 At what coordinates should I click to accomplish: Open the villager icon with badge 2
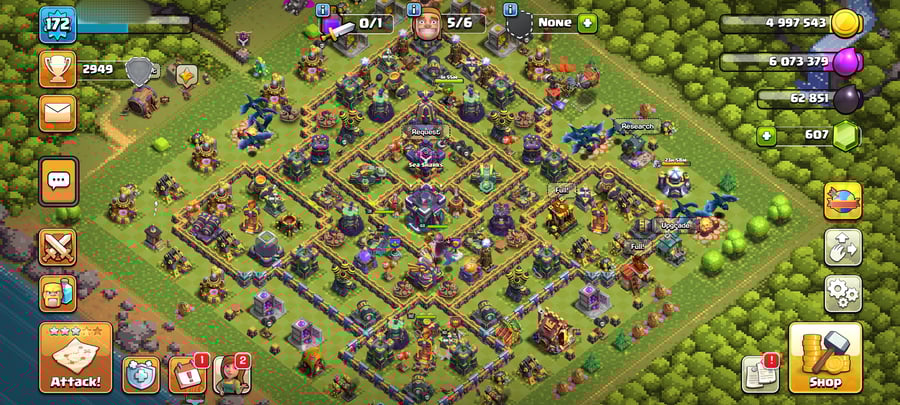[x=230, y=374]
